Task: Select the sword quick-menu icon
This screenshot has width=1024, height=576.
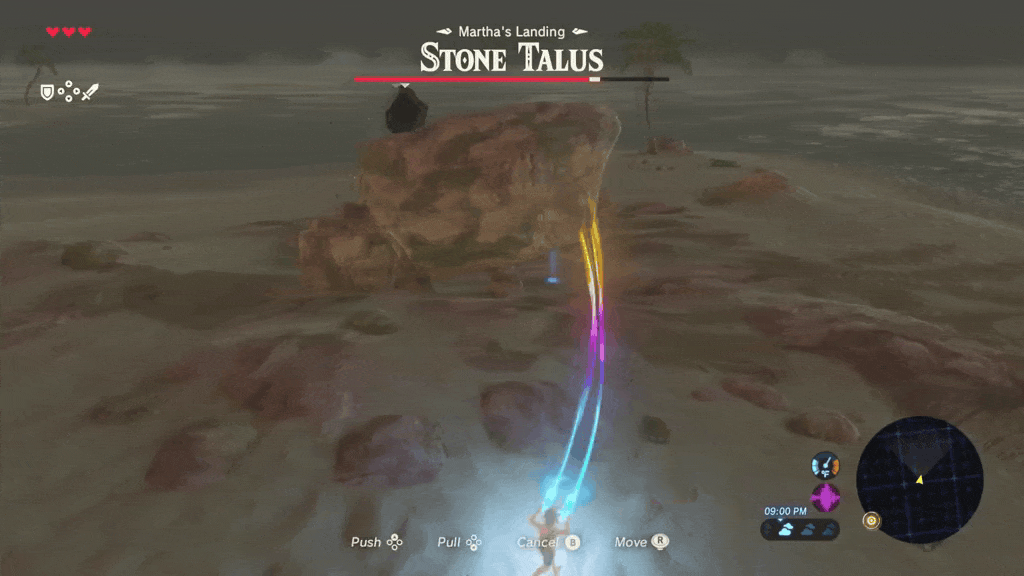Action: click(x=90, y=92)
